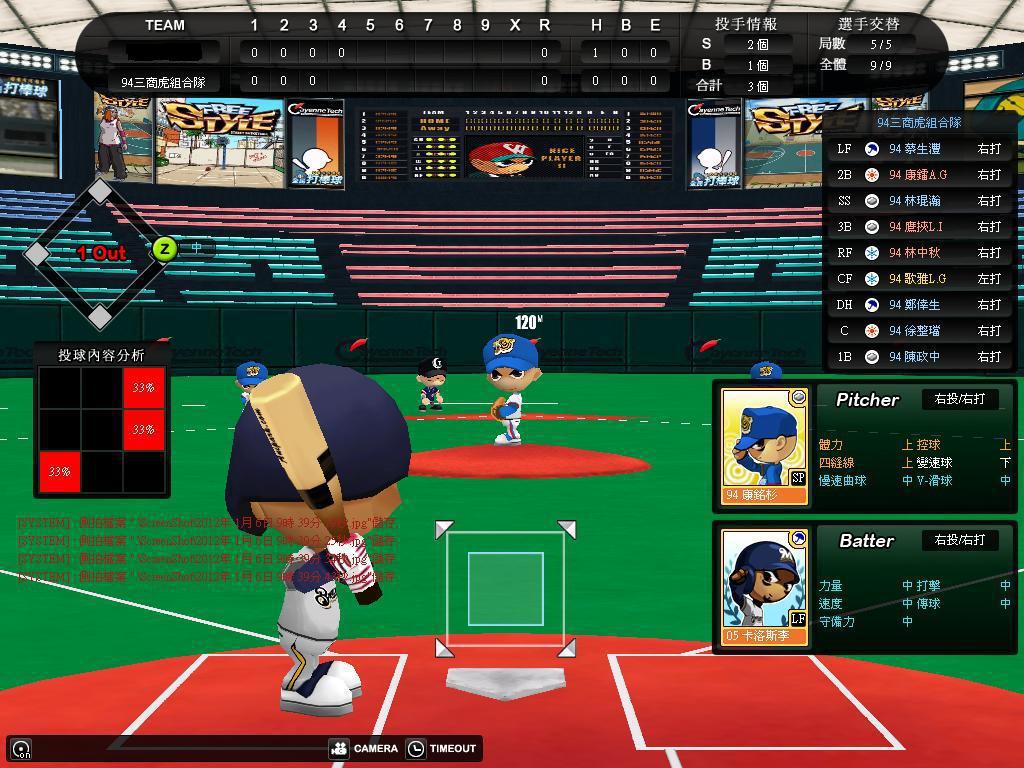
Task: Click the green Z button beside the diamond
Action: (164, 249)
